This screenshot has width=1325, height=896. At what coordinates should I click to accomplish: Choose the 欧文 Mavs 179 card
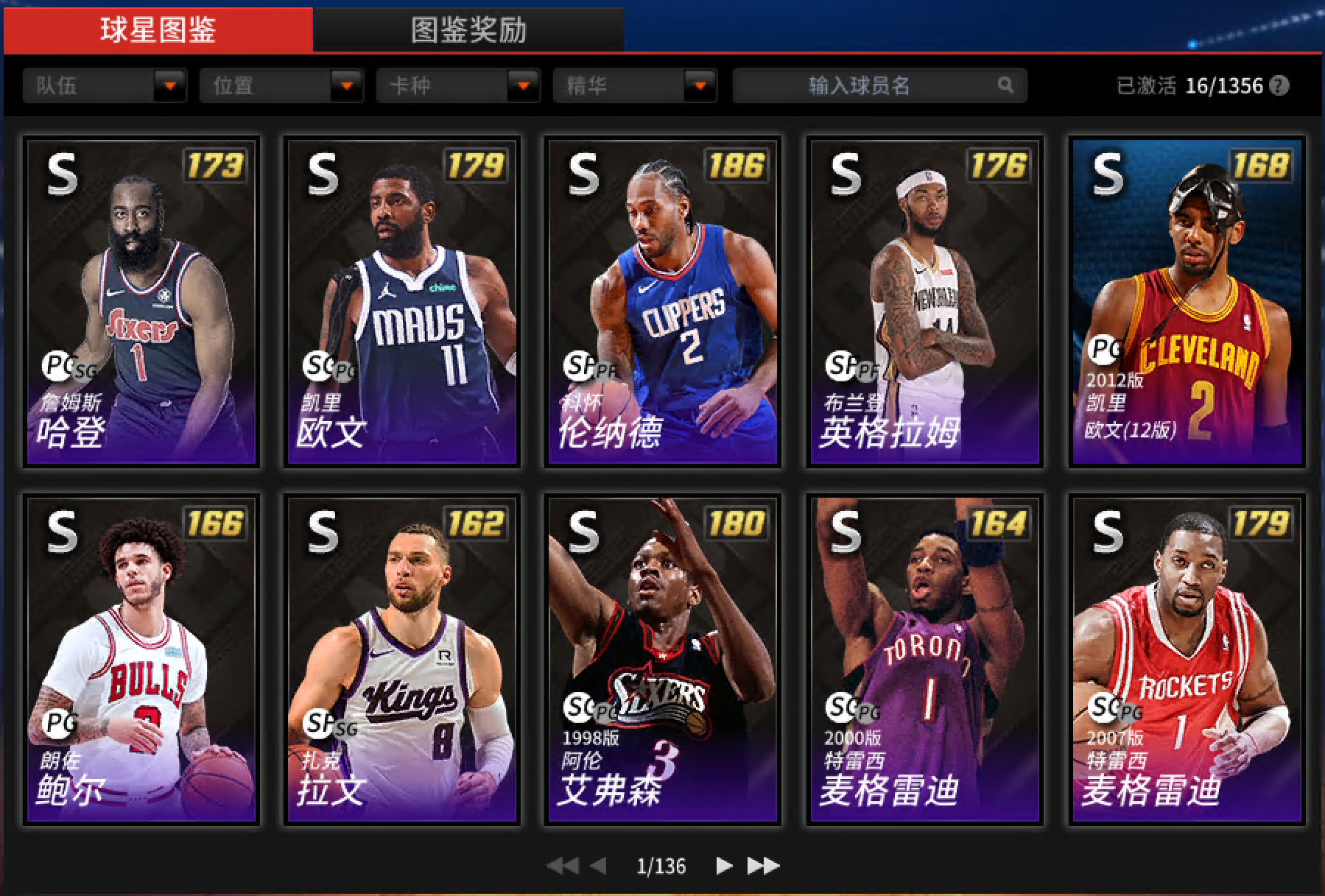coord(402,302)
